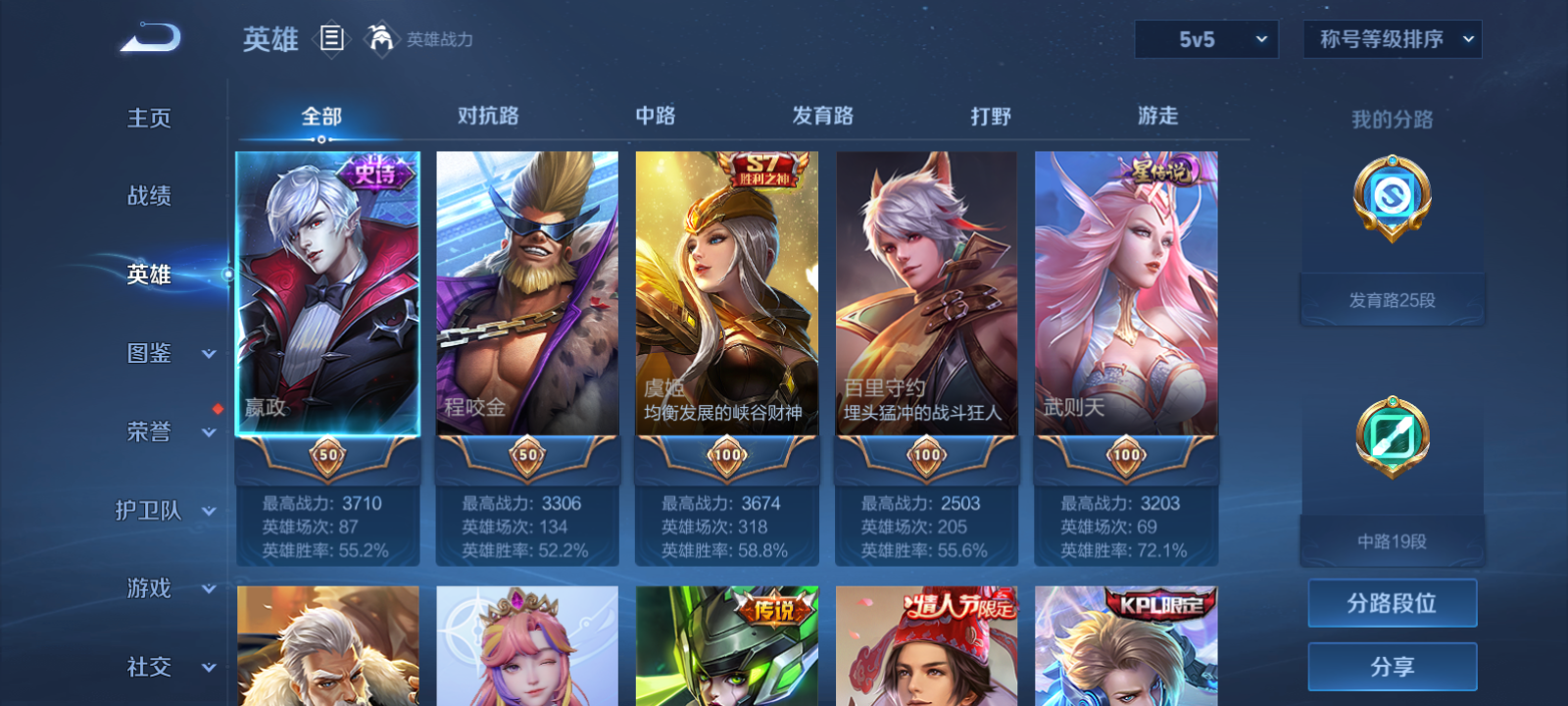Click 虞姬's level 100 medal emblem

click(x=726, y=456)
